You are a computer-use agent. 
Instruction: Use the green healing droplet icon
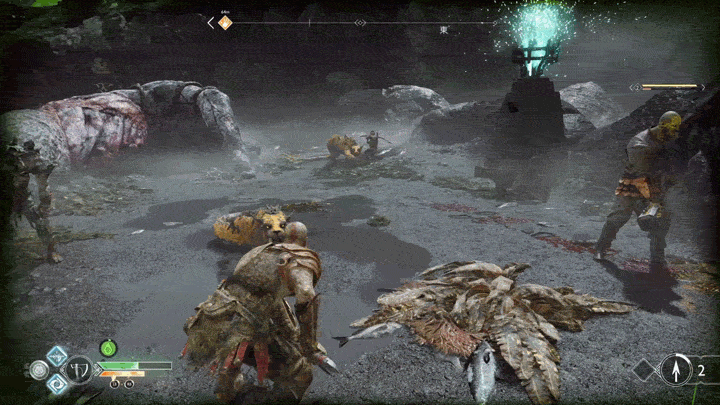tap(108, 348)
